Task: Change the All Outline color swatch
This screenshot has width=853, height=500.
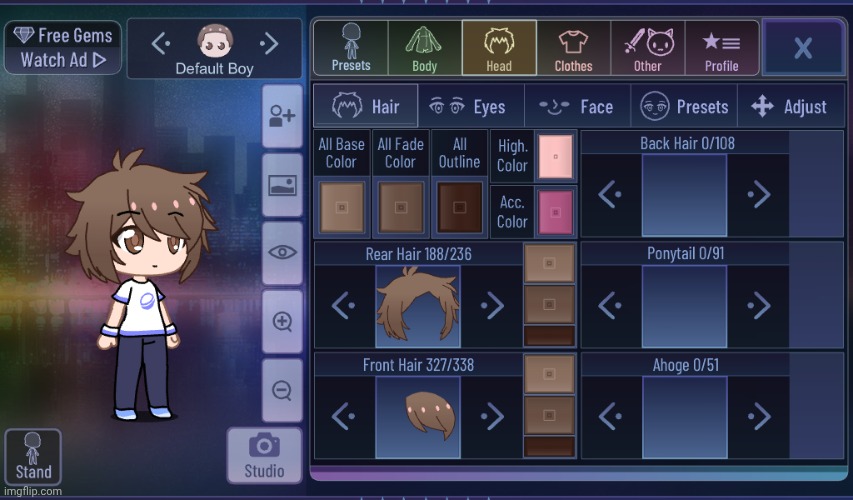Action: point(459,208)
